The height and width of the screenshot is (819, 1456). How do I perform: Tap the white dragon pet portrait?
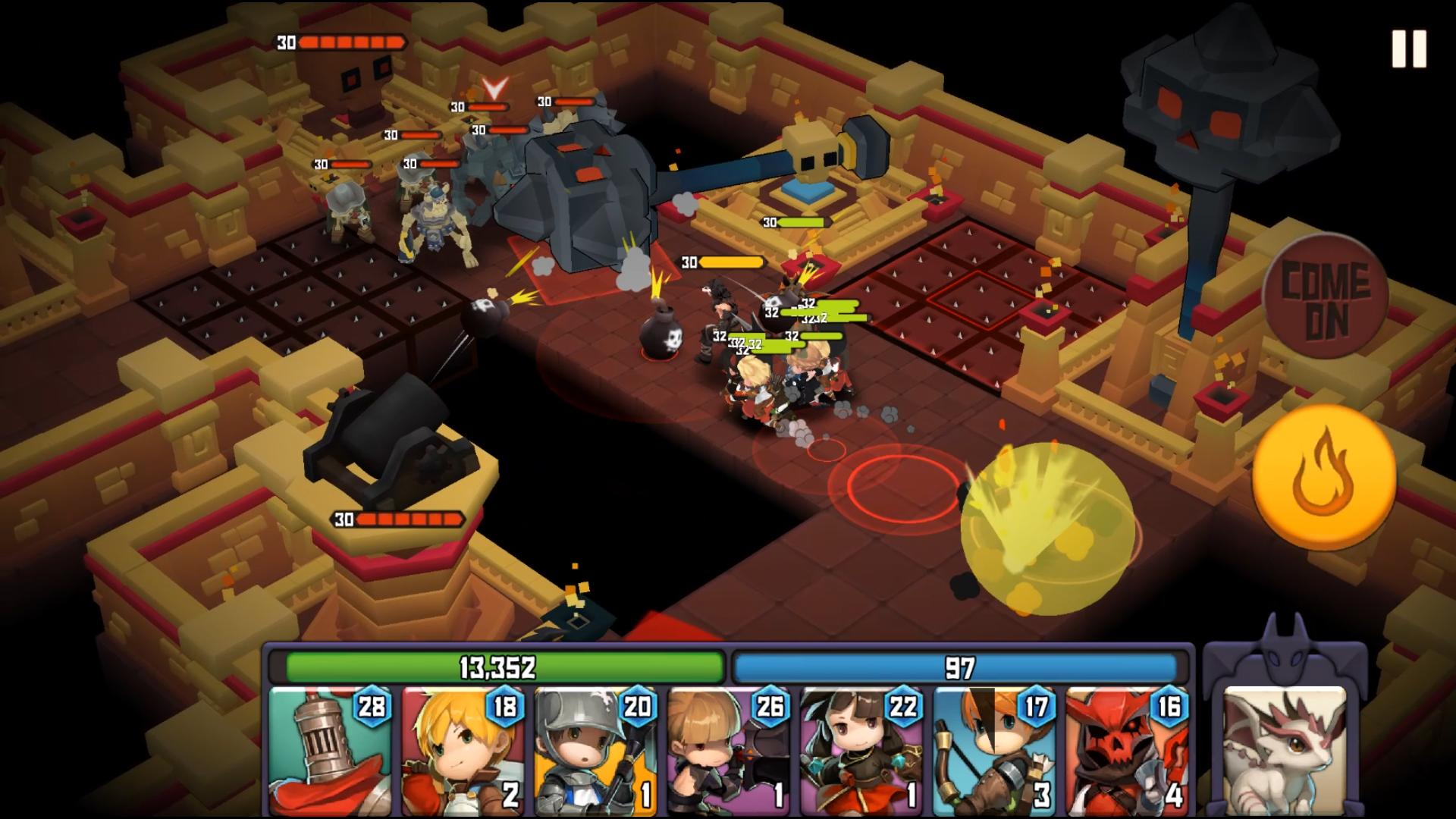tap(1285, 751)
